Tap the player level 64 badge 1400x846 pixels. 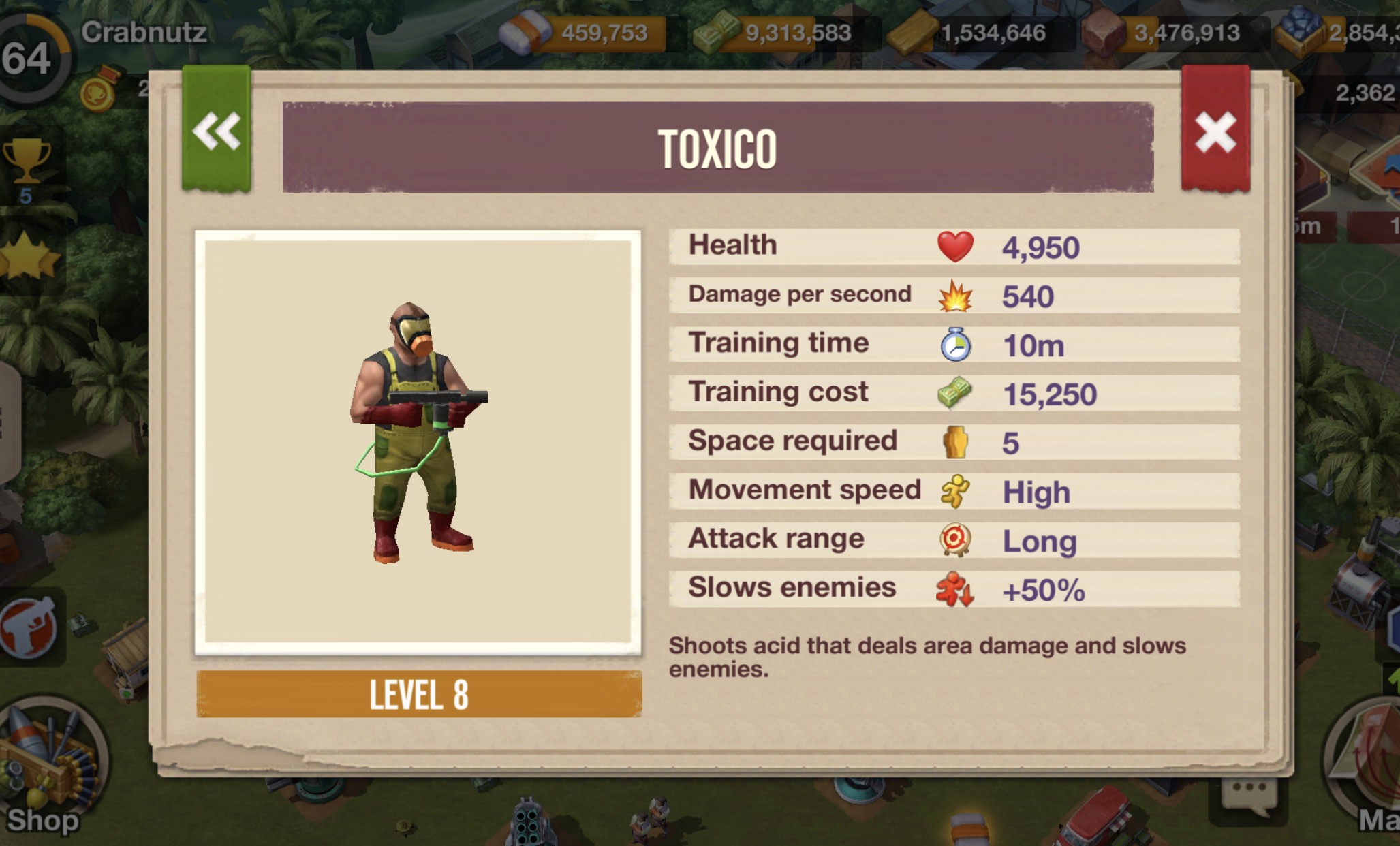[x=29, y=58]
